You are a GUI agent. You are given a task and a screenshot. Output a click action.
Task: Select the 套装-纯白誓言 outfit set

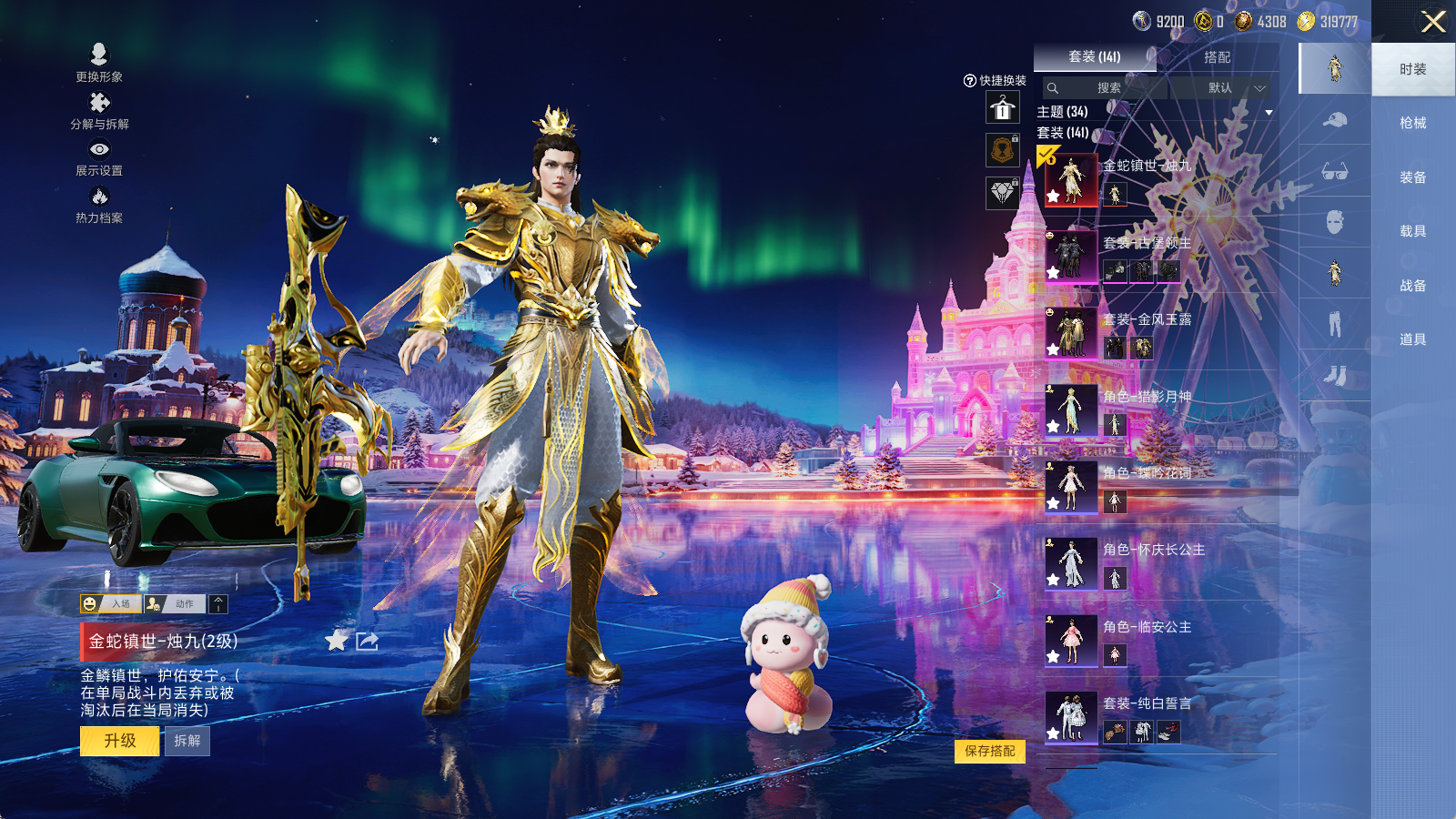point(1071,717)
